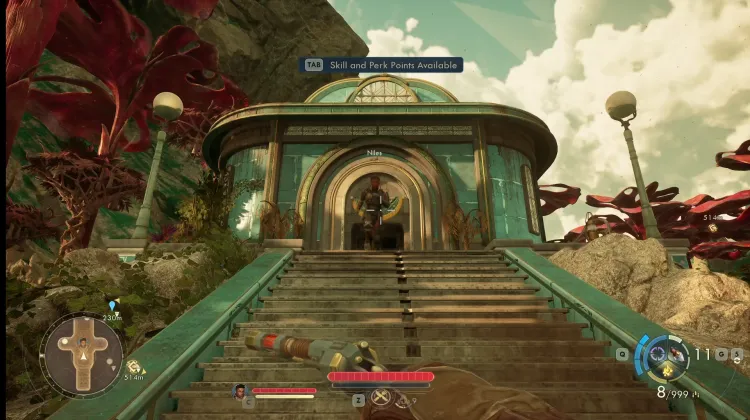
Task: Open the Skill and Perk Points notification
Action: pos(384,65)
